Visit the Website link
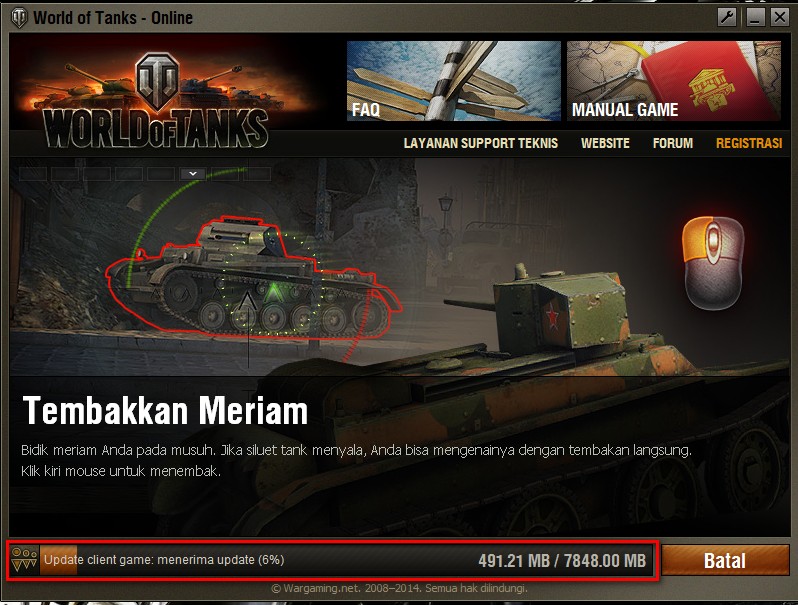This screenshot has width=798, height=605. 605,143
